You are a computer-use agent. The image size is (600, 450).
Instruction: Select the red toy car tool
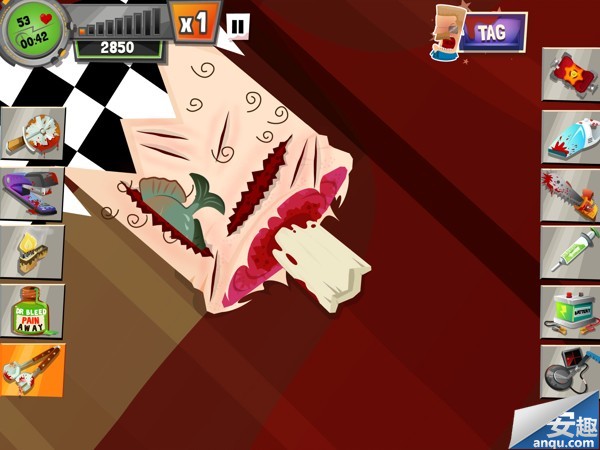571,73
